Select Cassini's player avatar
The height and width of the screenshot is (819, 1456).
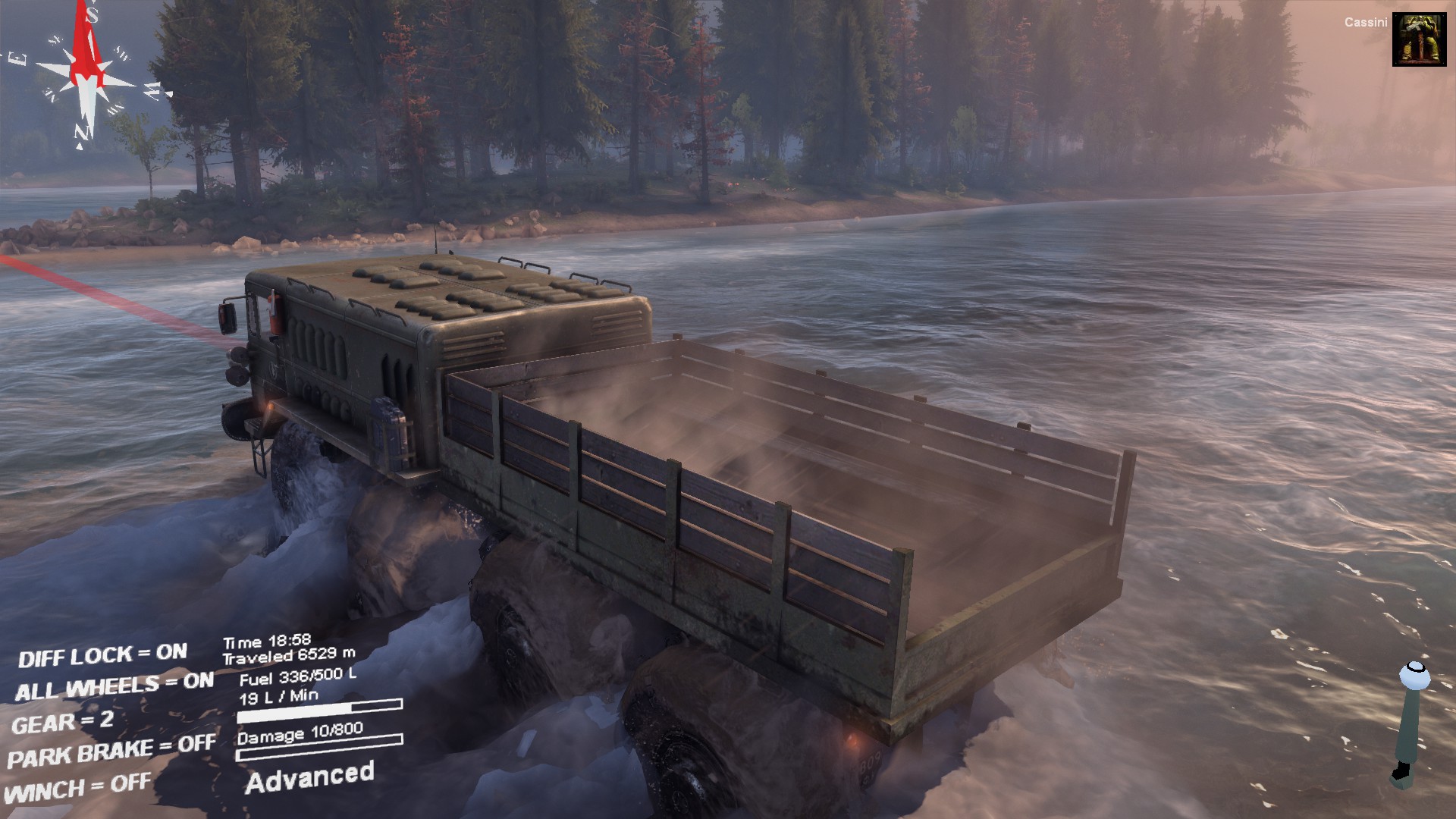pyautogui.click(x=1419, y=39)
